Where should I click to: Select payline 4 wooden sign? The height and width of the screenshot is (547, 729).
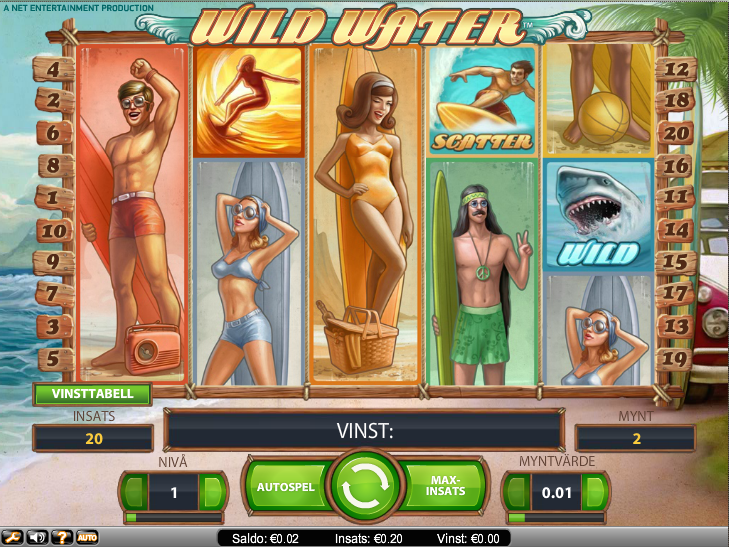tap(54, 71)
